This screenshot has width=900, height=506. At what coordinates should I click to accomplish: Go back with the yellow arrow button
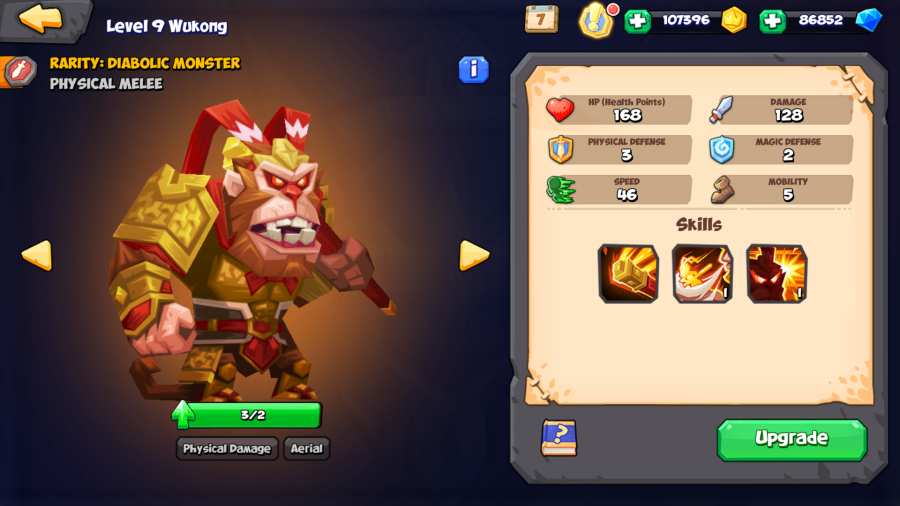click(41, 18)
